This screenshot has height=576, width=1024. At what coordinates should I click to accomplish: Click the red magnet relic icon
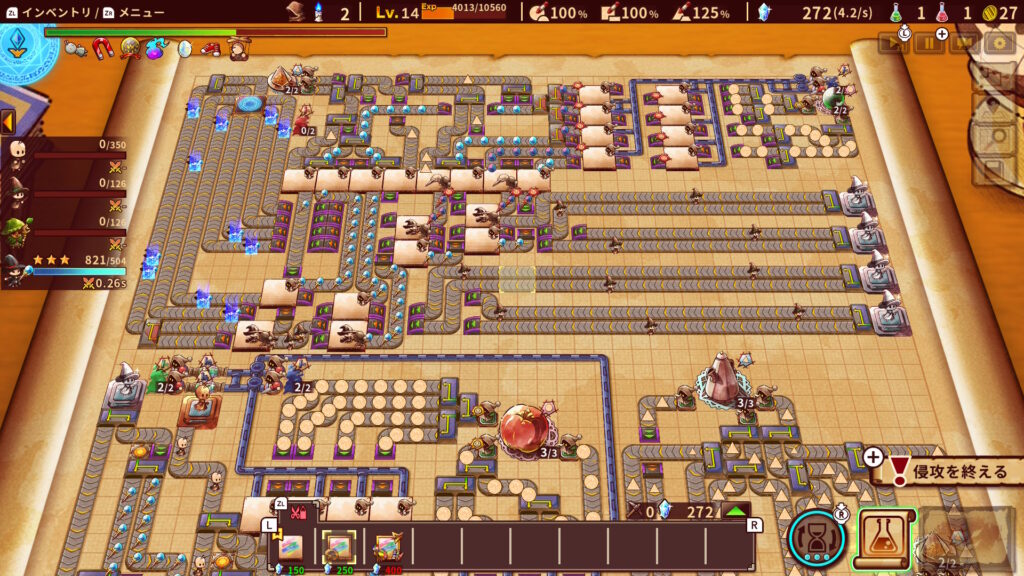click(x=103, y=48)
